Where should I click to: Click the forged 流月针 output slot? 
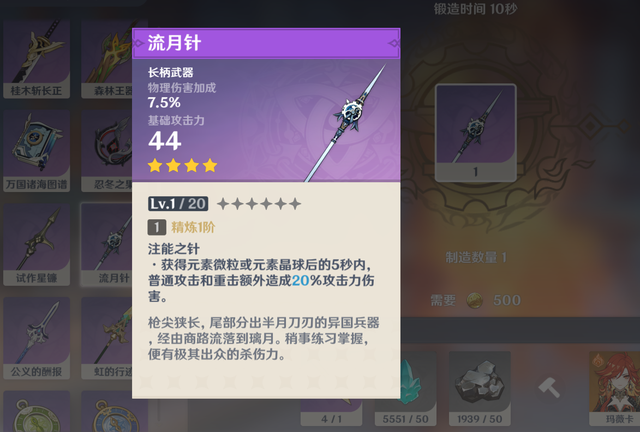click(x=475, y=133)
